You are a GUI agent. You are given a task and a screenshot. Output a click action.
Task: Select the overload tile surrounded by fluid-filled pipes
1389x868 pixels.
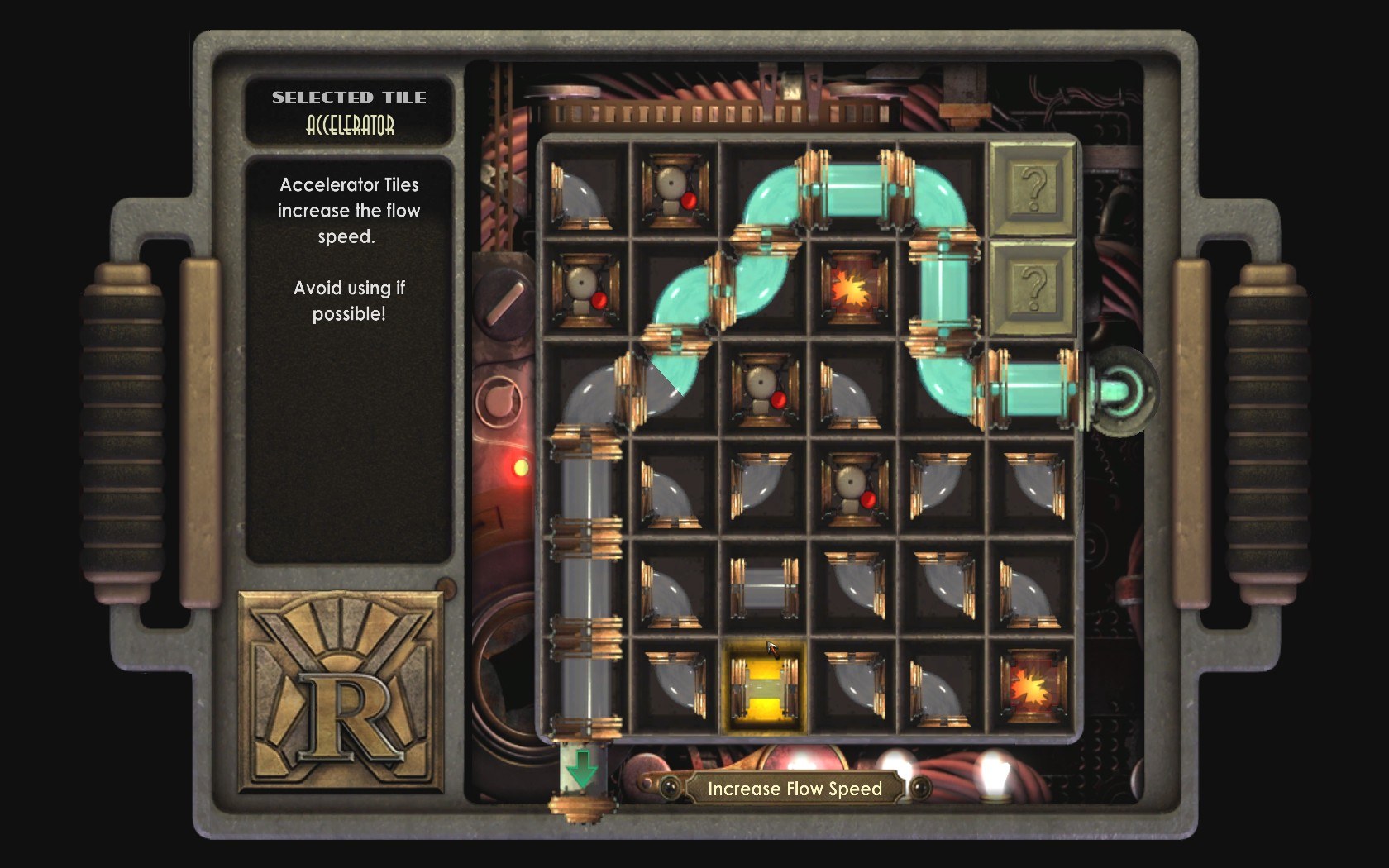[854, 289]
